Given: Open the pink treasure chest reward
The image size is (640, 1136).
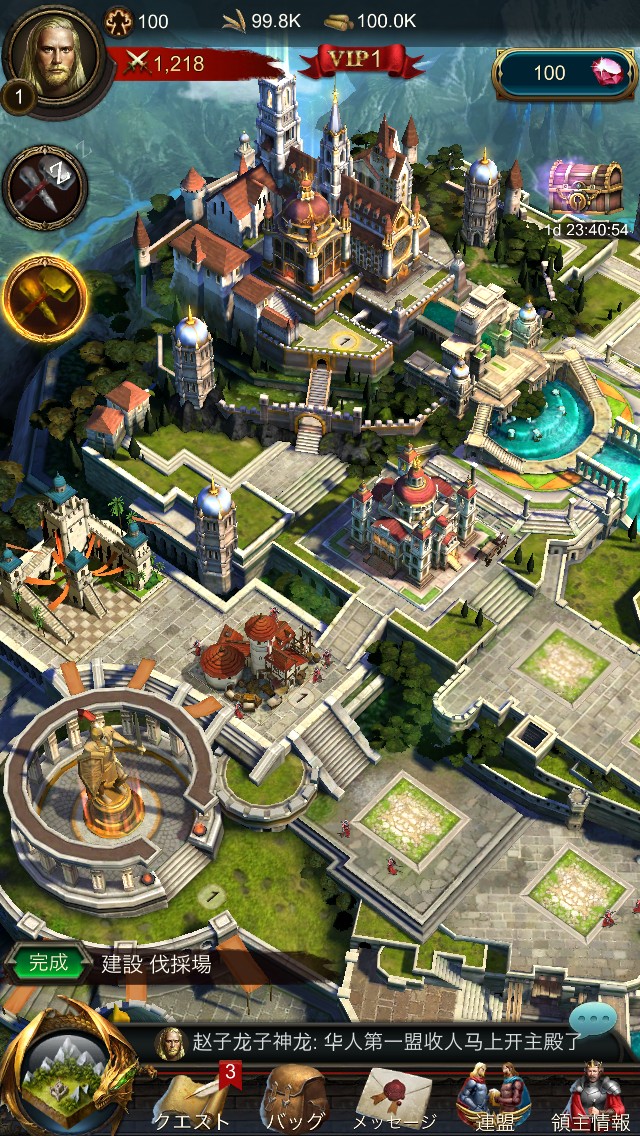Looking at the screenshot, I should pos(586,187).
